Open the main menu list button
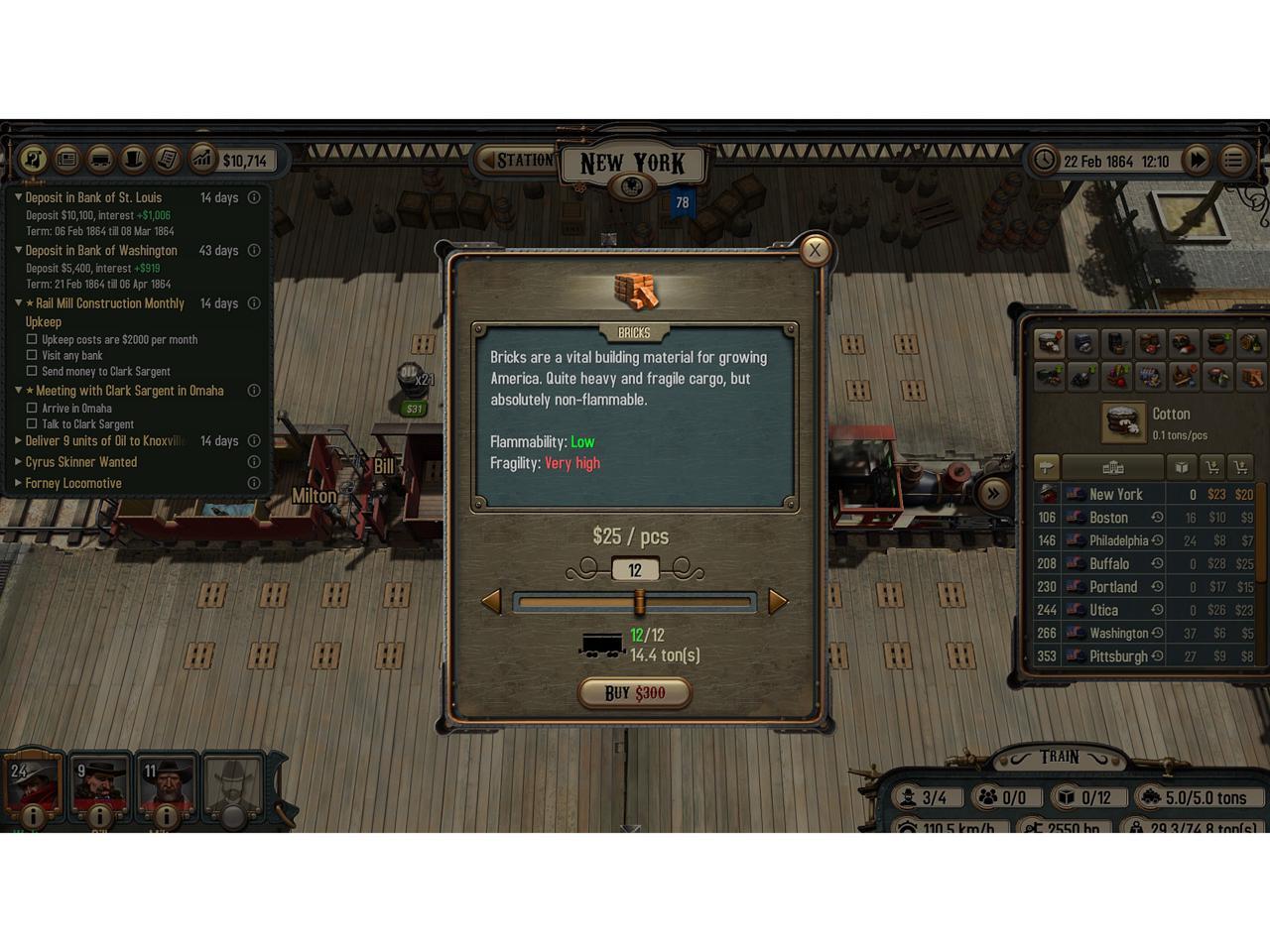Viewport: 1270px width, 952px height. coord(1233,160)
